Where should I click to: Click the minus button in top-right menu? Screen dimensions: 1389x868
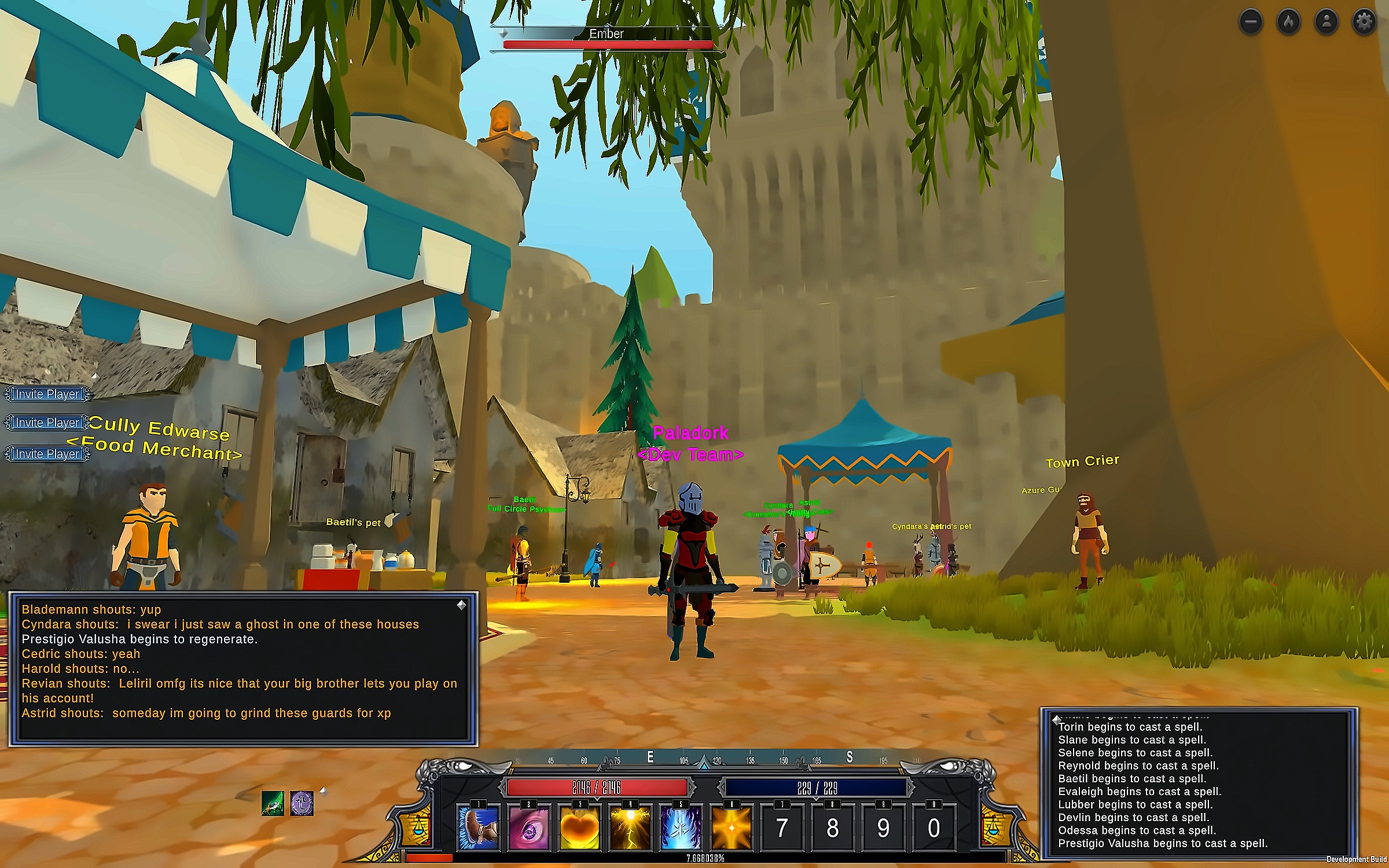1251,22
